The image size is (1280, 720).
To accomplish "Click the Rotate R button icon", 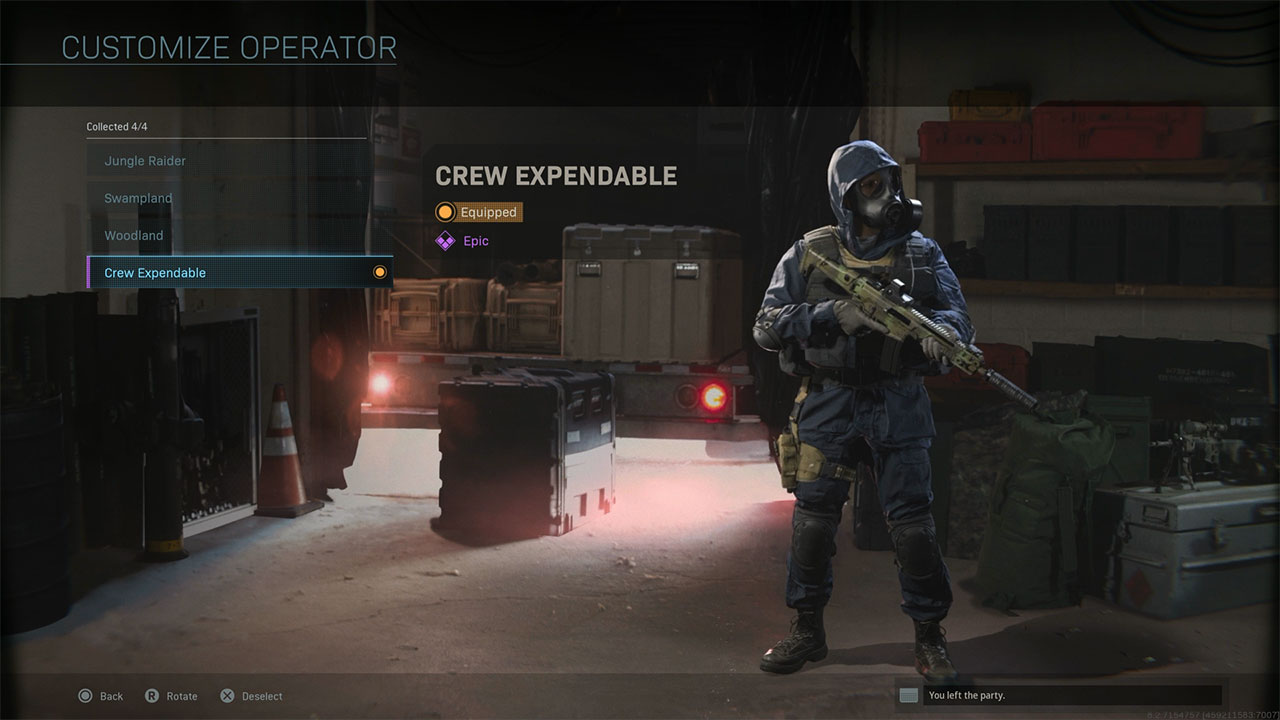I will coord(152,695).
